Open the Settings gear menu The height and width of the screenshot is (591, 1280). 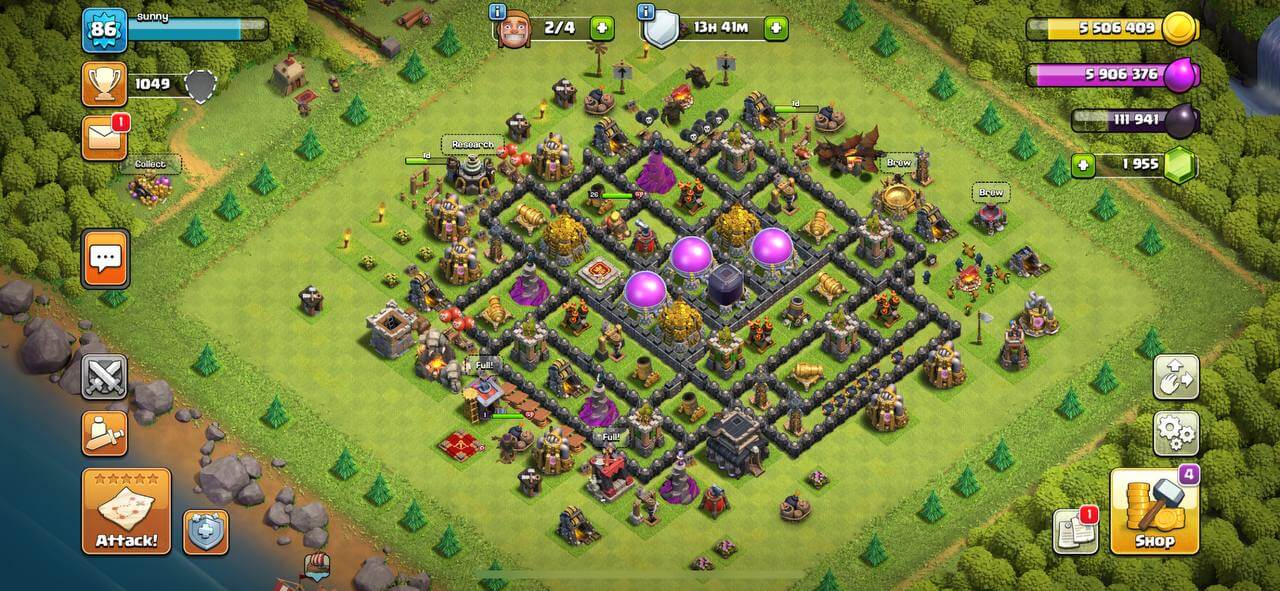point(1176,433)
